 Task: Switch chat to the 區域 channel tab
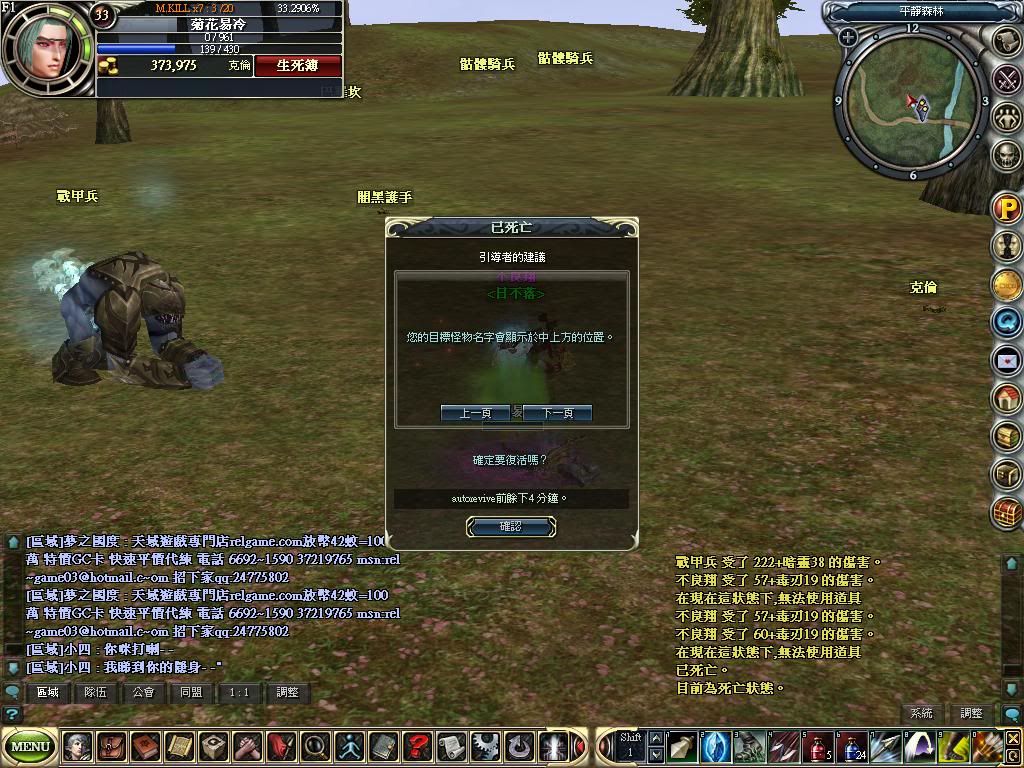48,692
